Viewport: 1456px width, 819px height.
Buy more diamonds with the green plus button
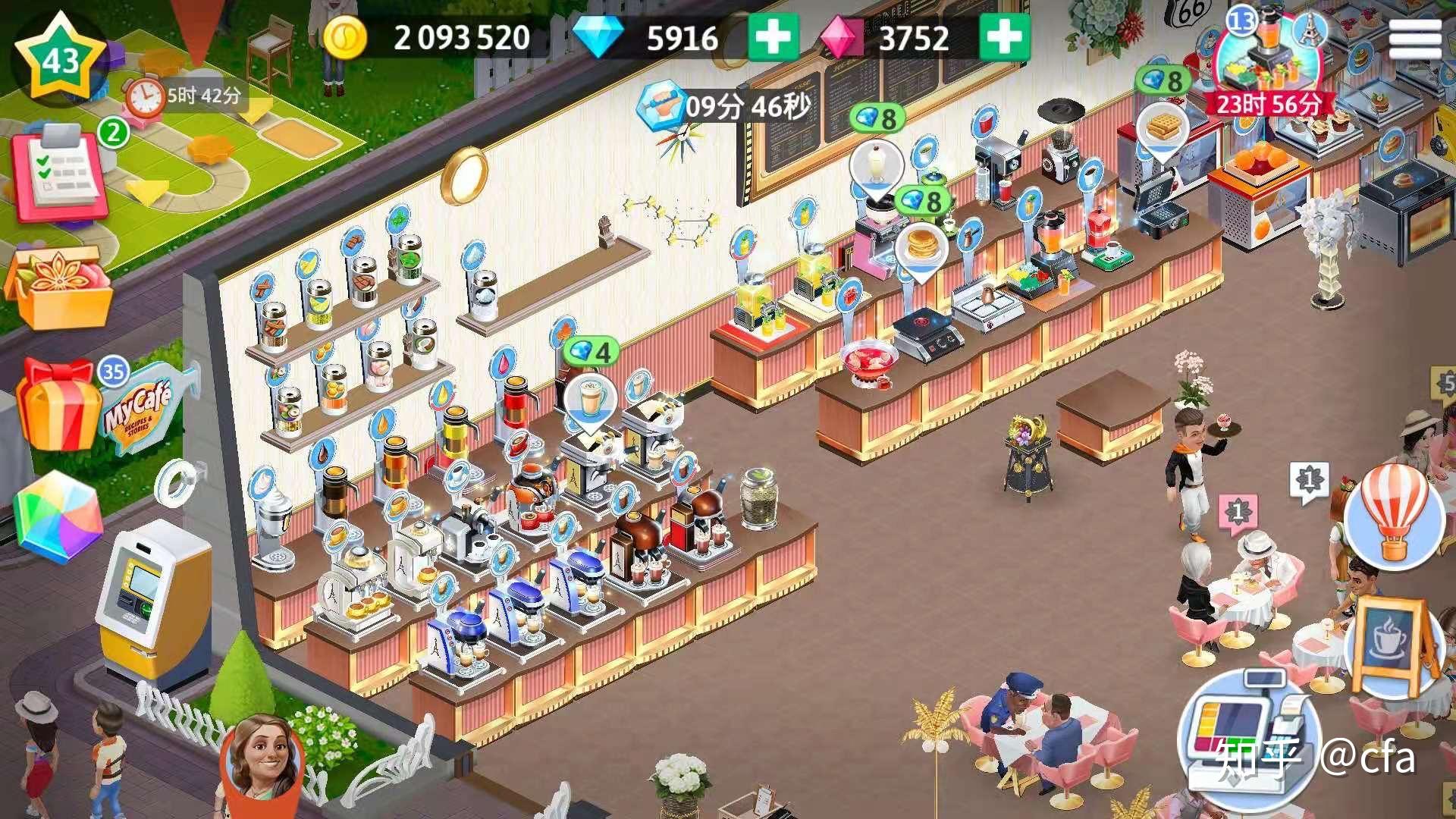(772, 36)
